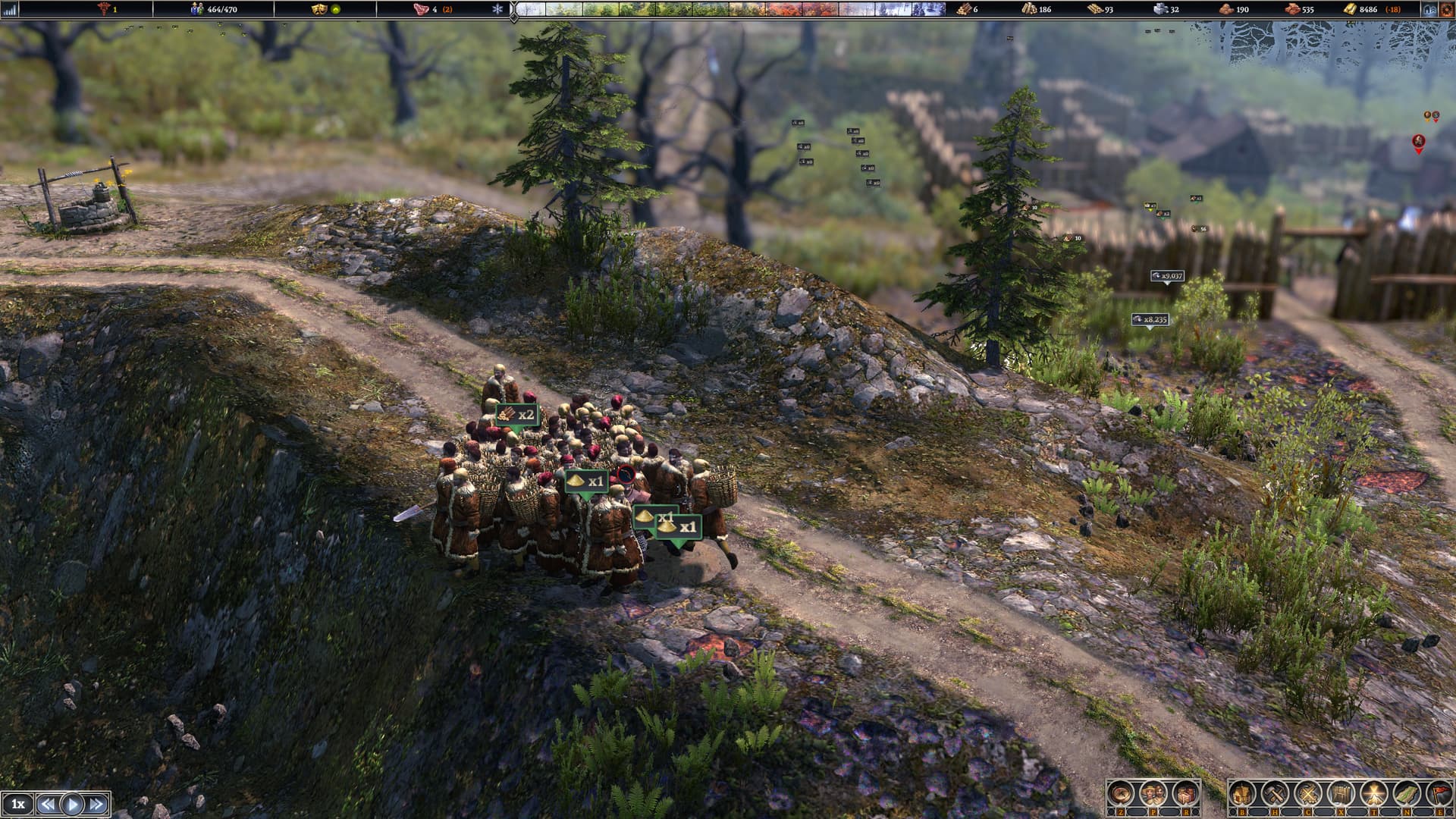This screenshot has height=819, width=1456.
Task: Speed up with the fast-forward arrows
Action: pos(97,804)
